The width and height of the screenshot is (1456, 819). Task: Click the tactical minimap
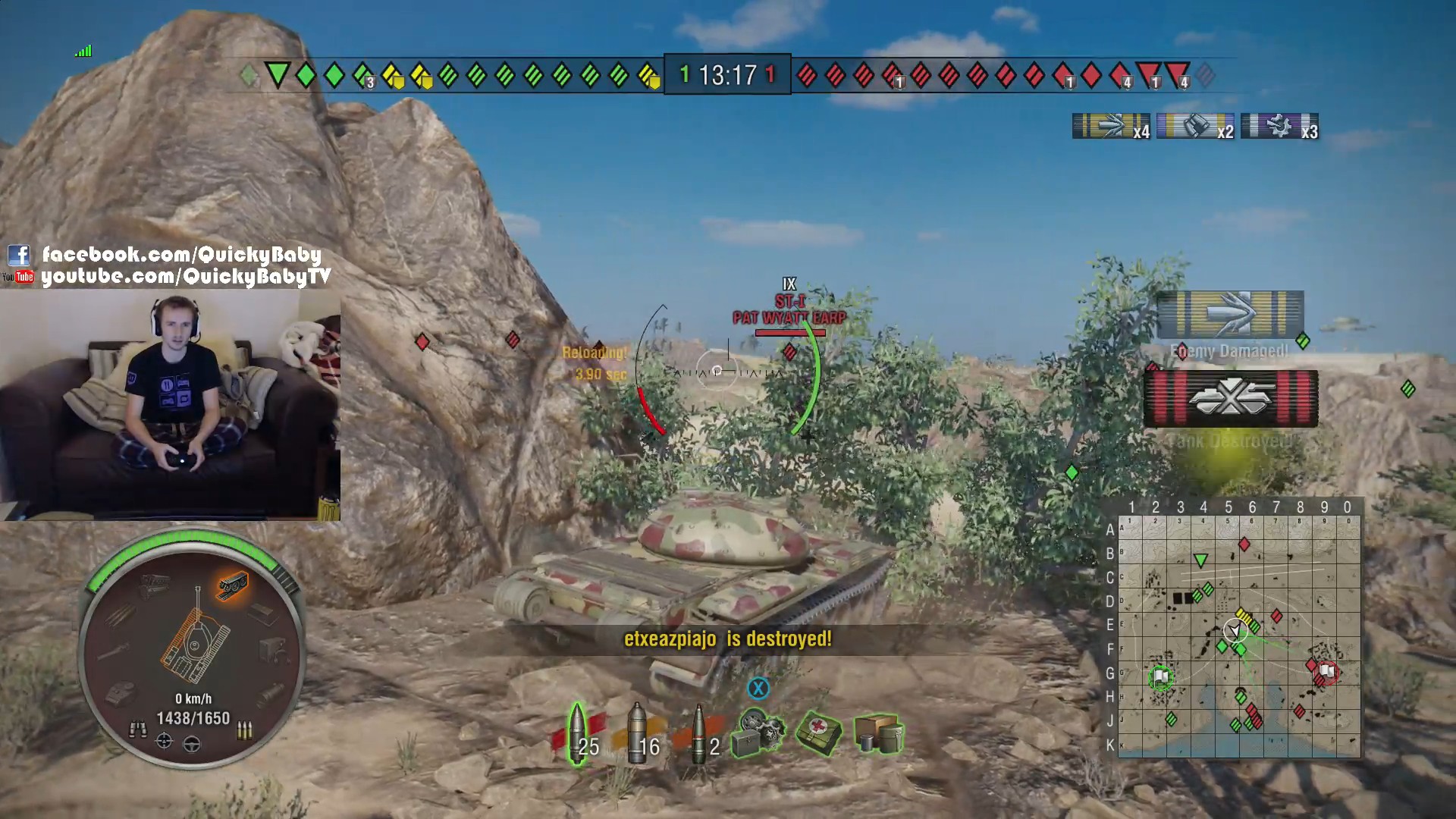pos(1239,635)
